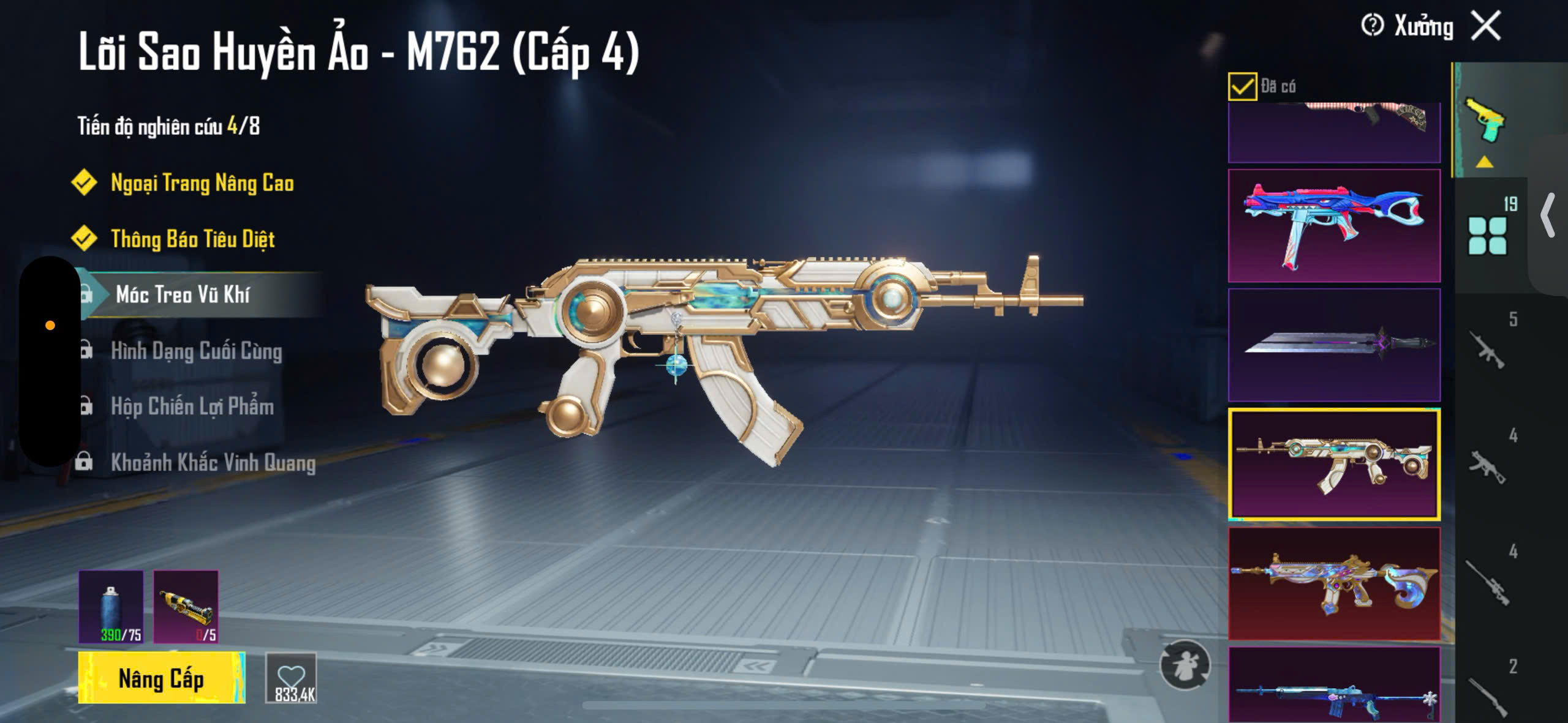Upgrade weapon with the Nâng Cấp button
The image size is (1568, 723).
(x=161, y=678)
